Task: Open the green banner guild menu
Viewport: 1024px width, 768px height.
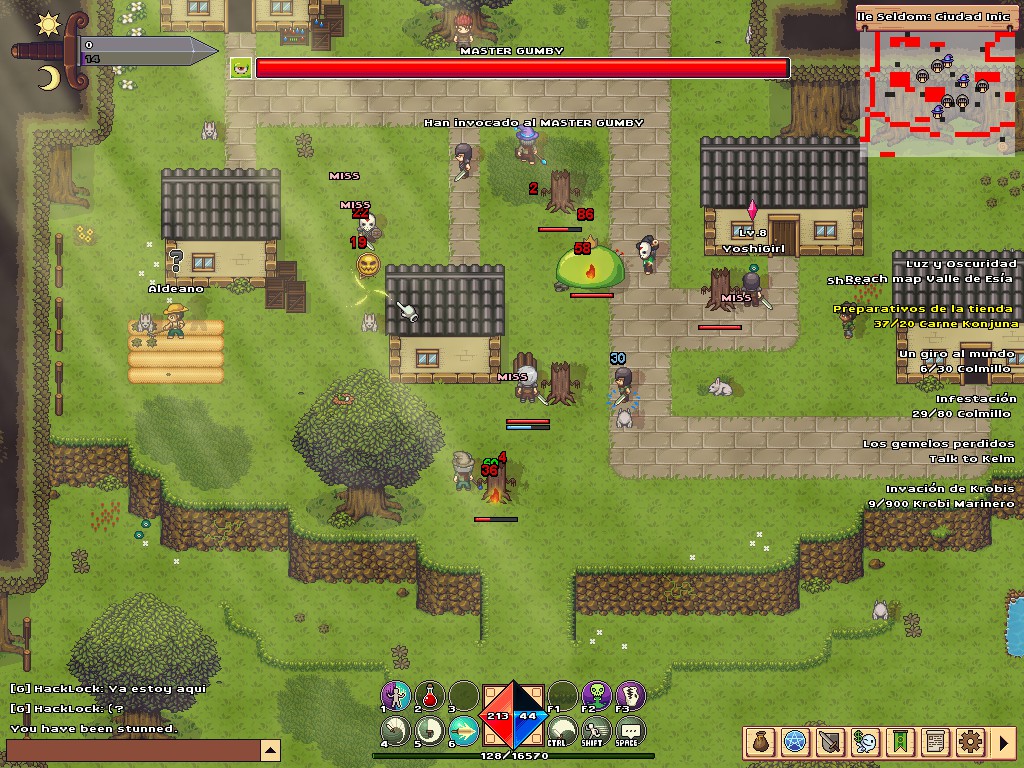Action: pyautogui.click(x=901, y=742)
